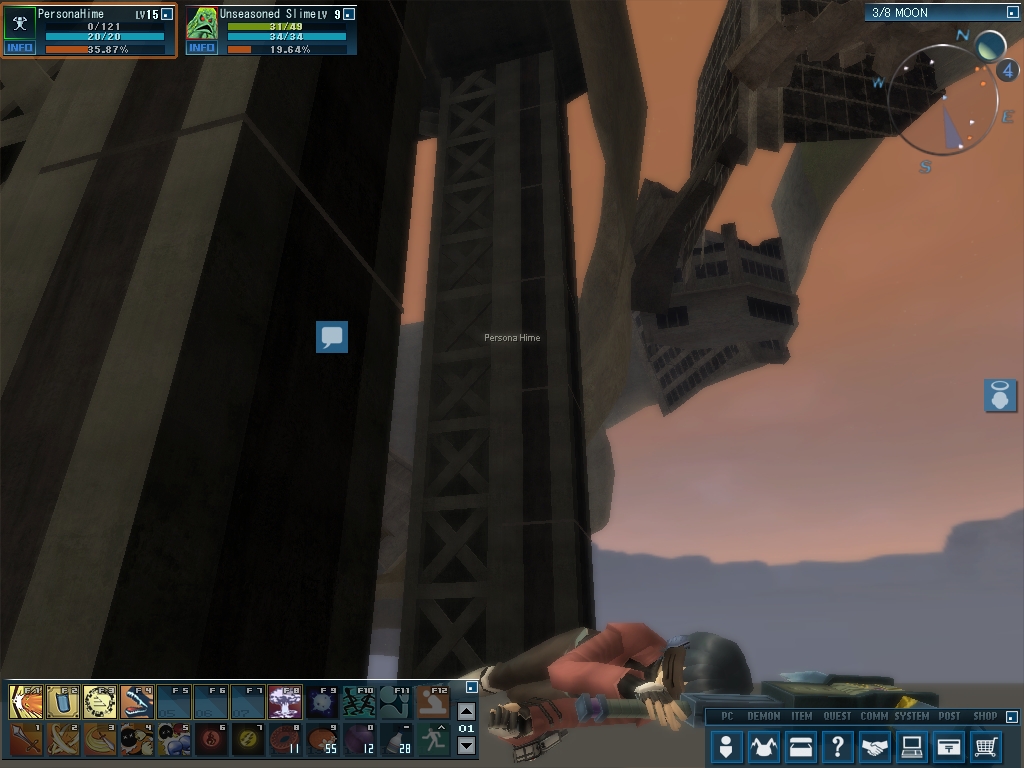Screen dimensions: 1024x768
Task: Select the sword attack in slot 1
Action: pyautogui.click(x=27, y=740)
